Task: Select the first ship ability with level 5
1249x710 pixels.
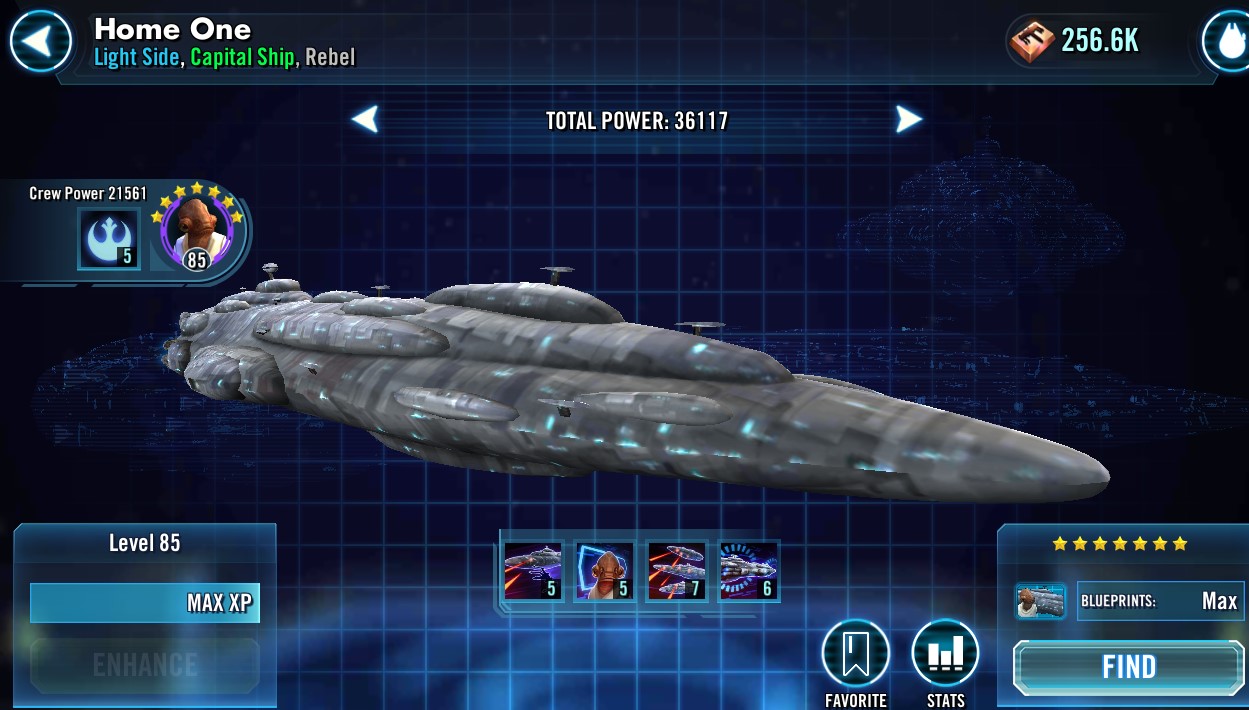Action: pos(532,571)
